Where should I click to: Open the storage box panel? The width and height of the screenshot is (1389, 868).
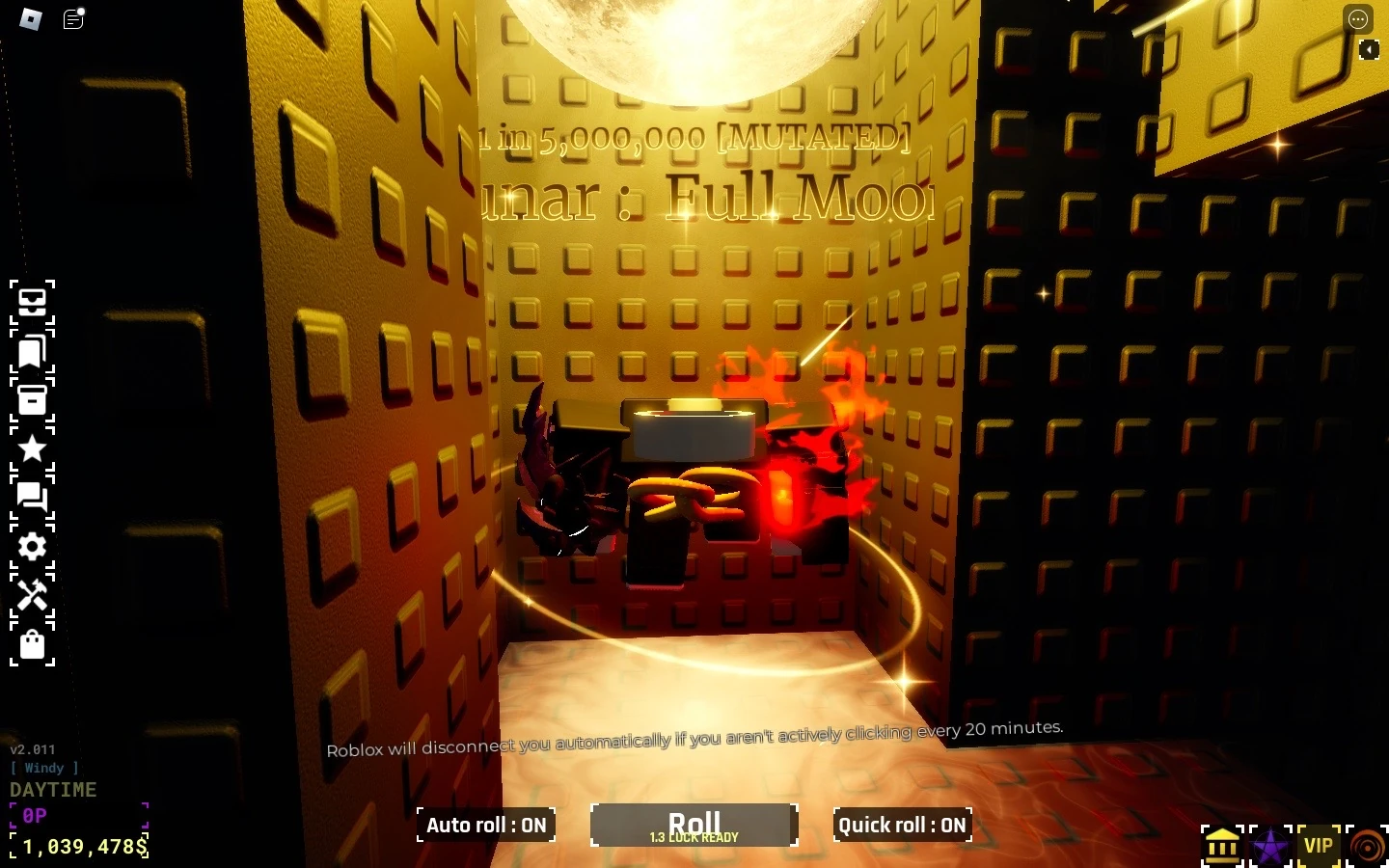pyautogui.click(x=33, y=399)
